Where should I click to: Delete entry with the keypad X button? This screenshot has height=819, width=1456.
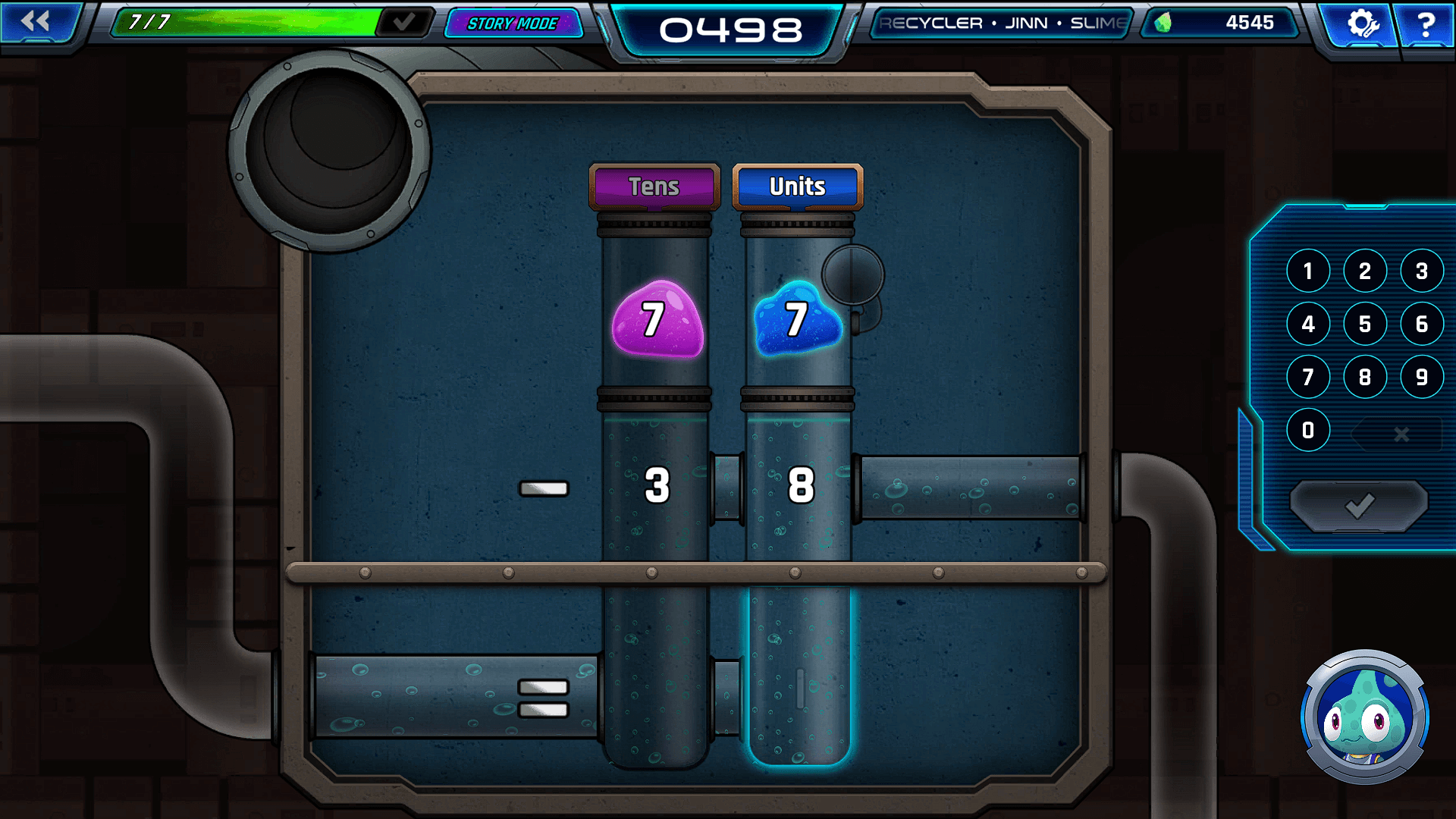1401,434
